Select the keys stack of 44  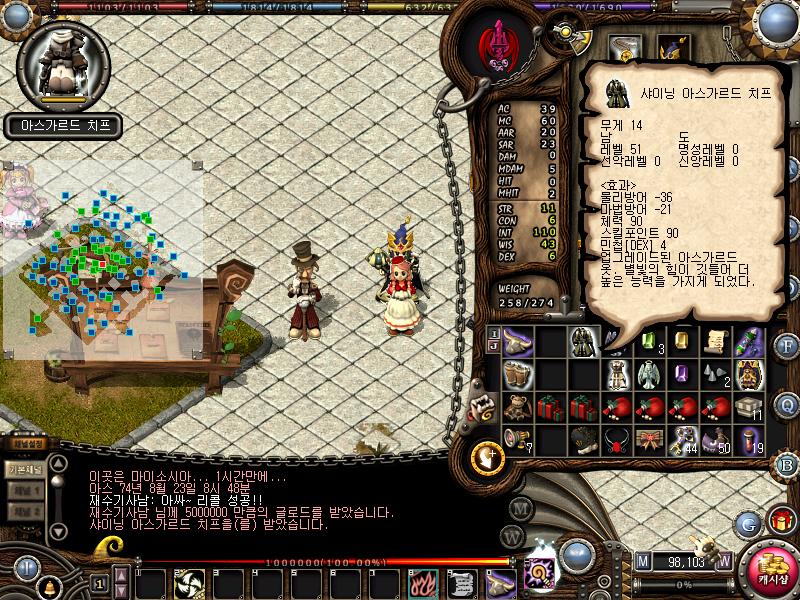pos(683,440)
